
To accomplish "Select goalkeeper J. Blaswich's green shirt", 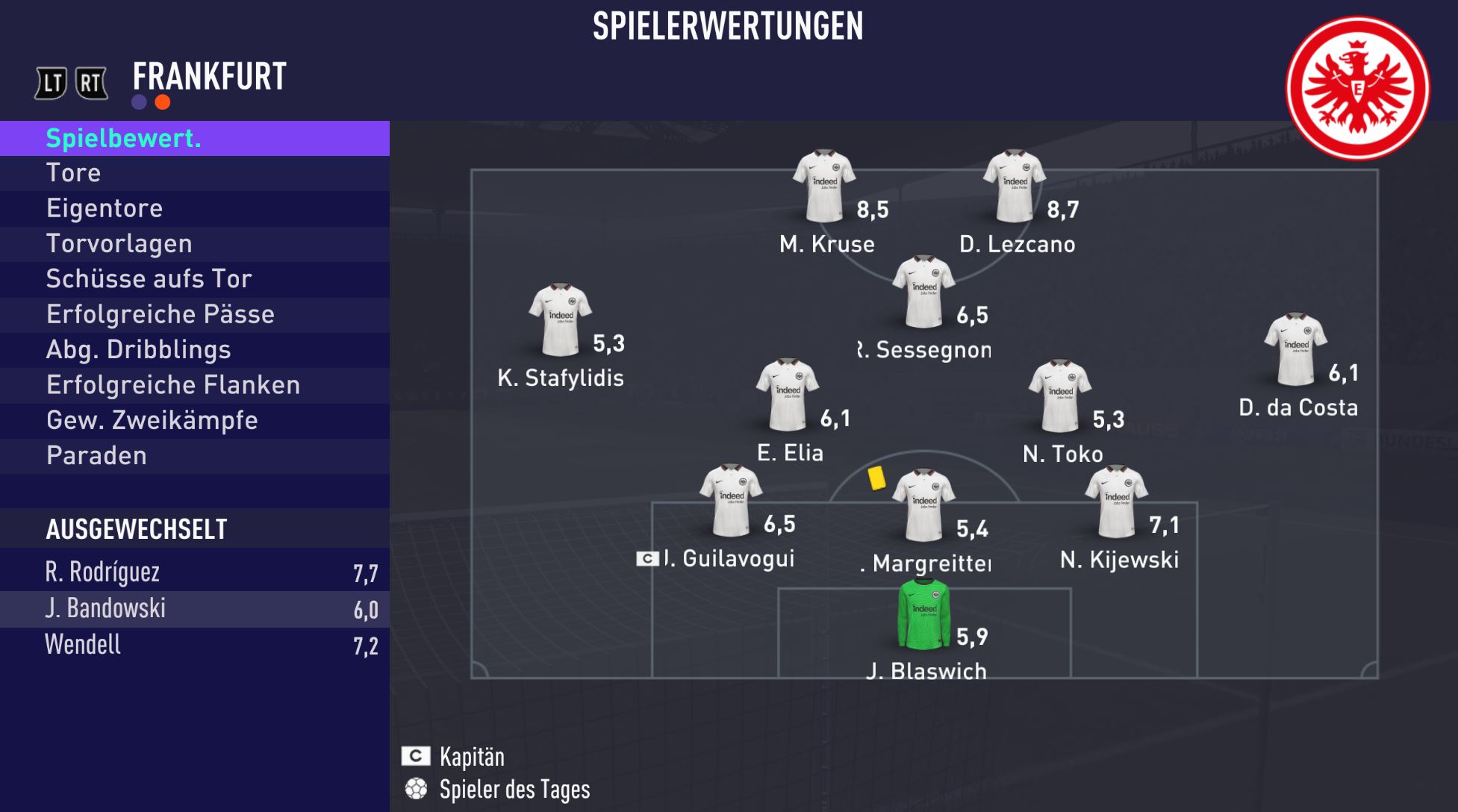I will point(923,614).
